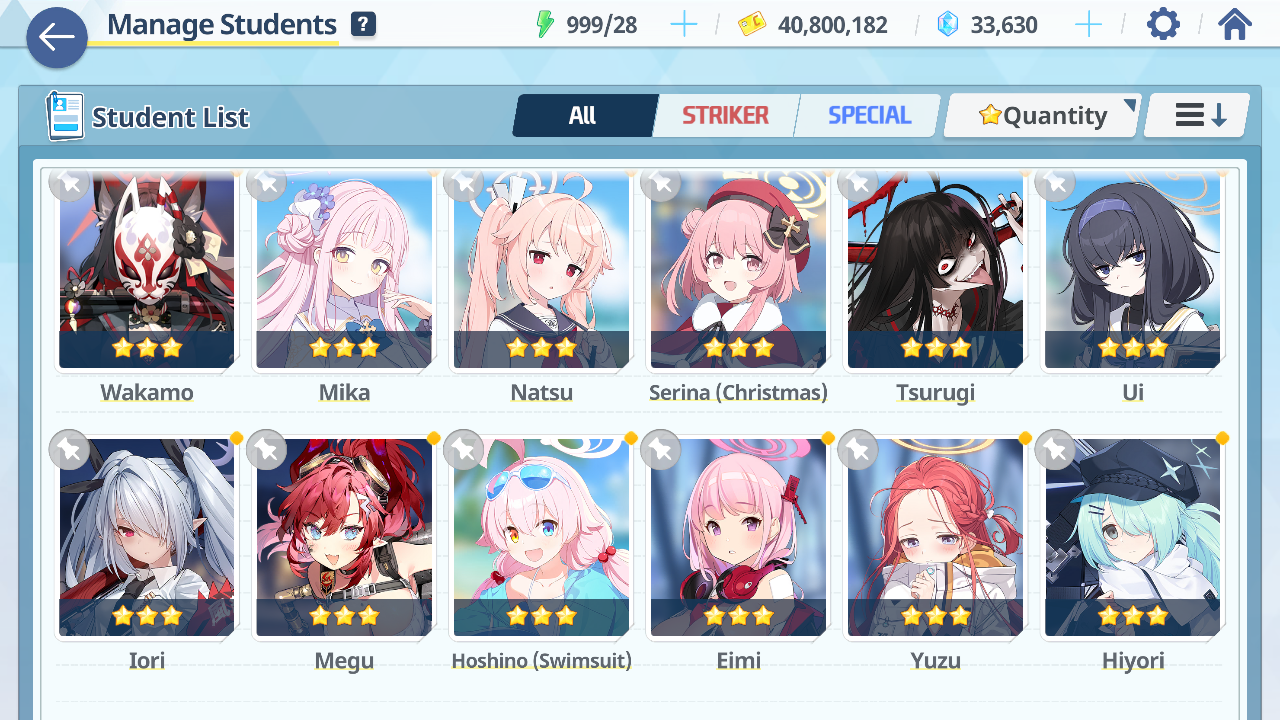Choose Hoshino (Swimsuit) student card

[541, 538]
